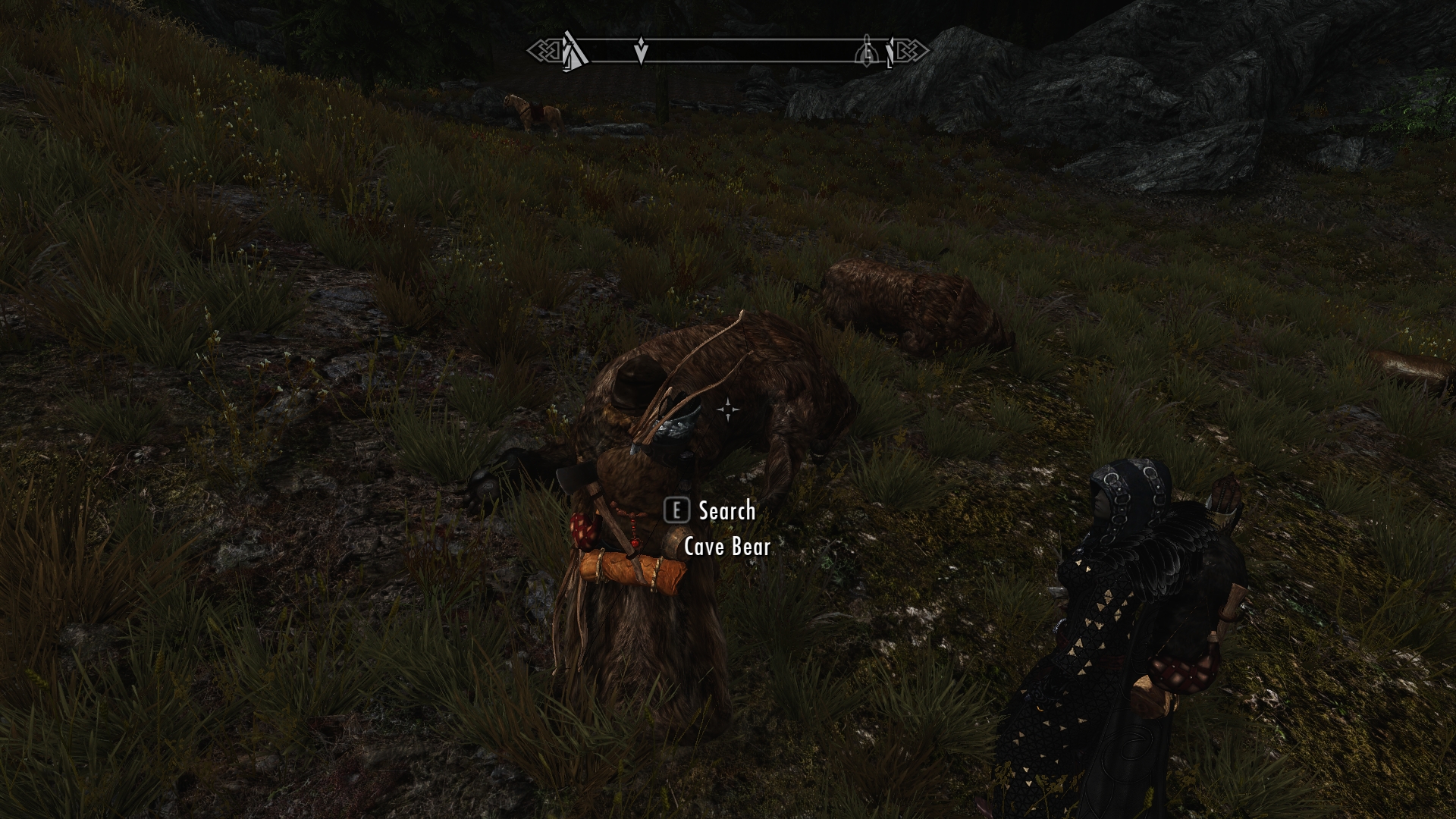Screen dimensions: 1456x819
Task: Select the camp tent marker on the compass
Action: pyautogui.click(x=575, y=52)
